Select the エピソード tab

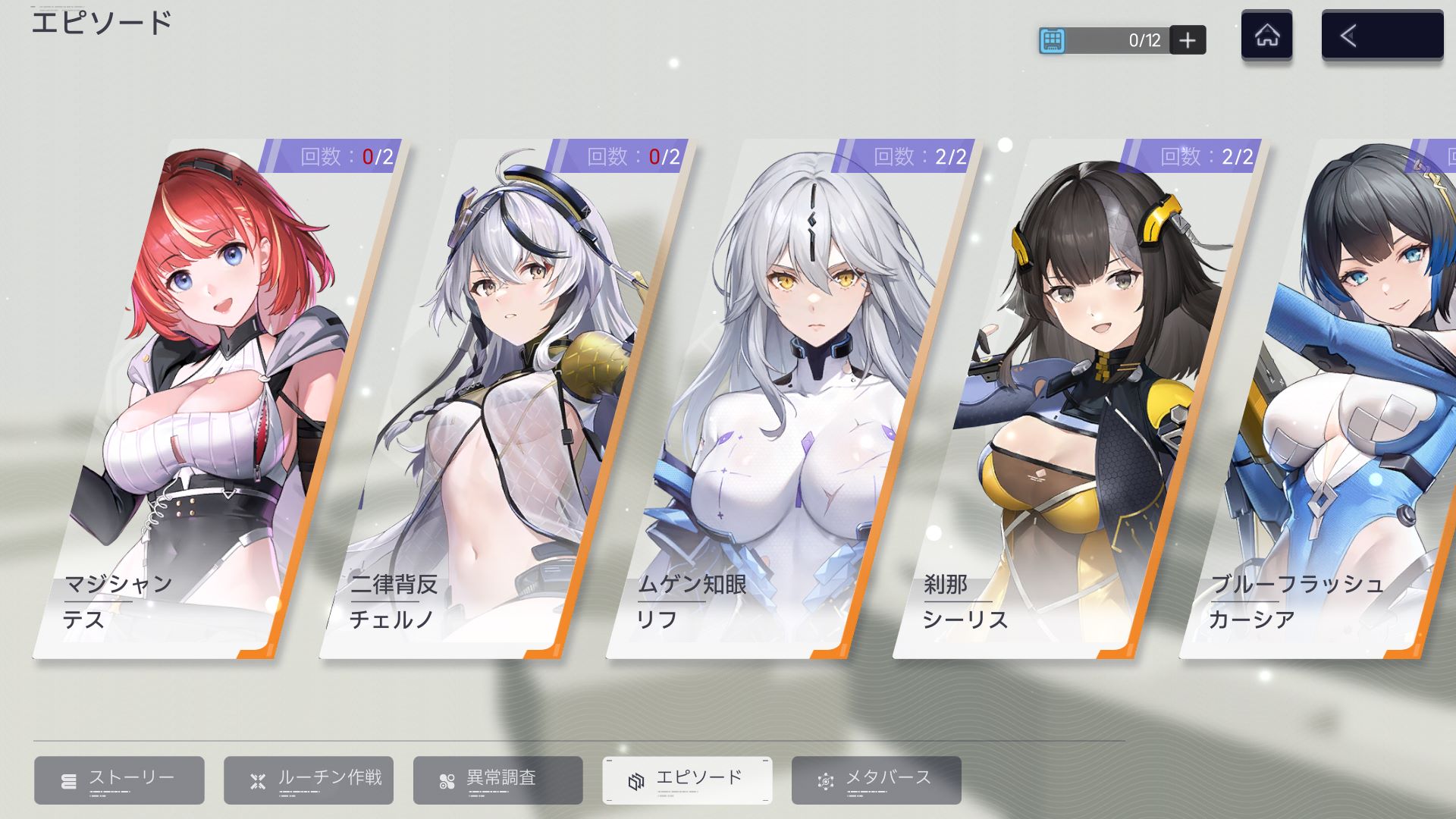click(x=687, y=780)
